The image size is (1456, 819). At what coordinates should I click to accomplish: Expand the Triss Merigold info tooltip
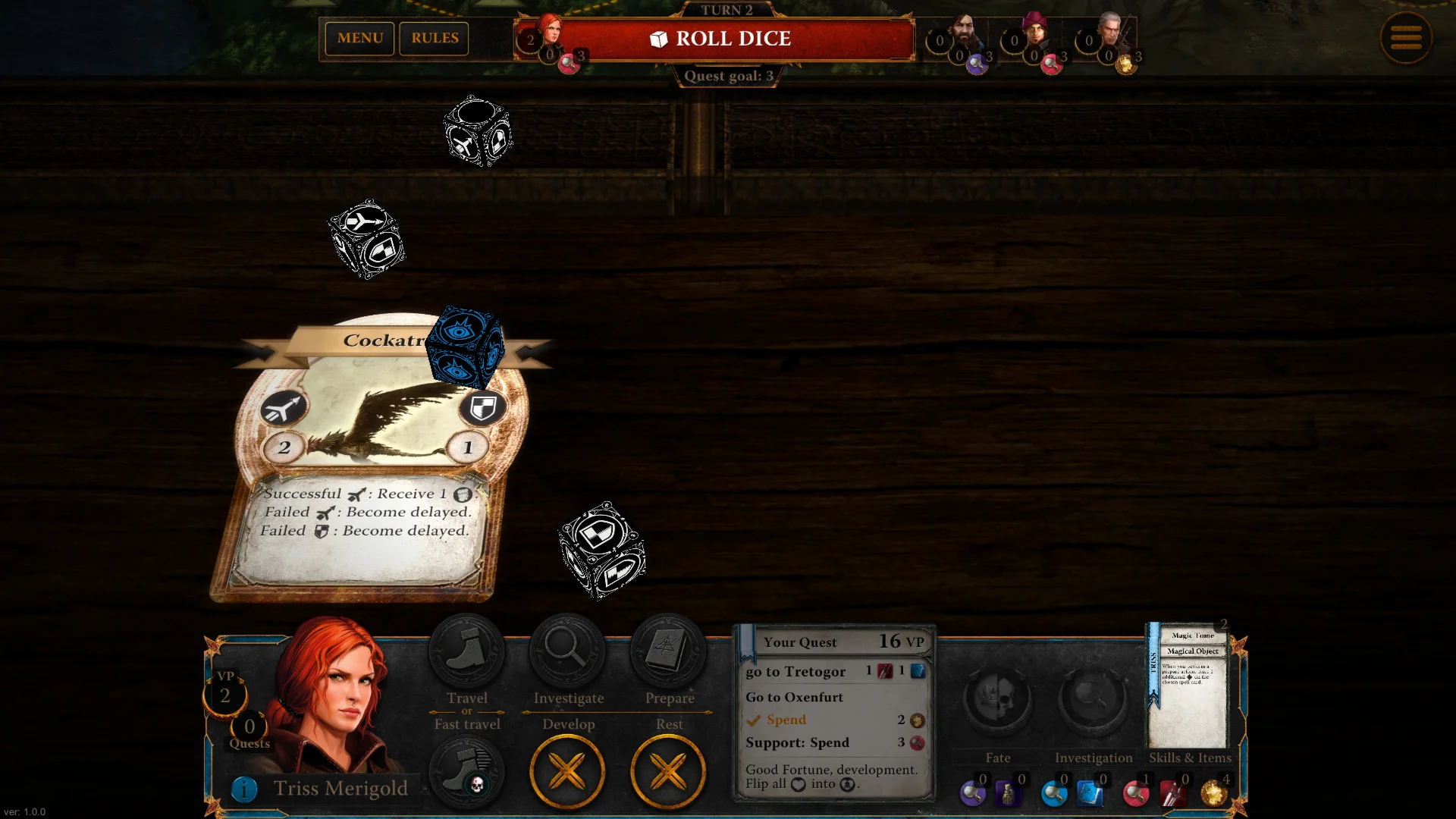point(244,789)
